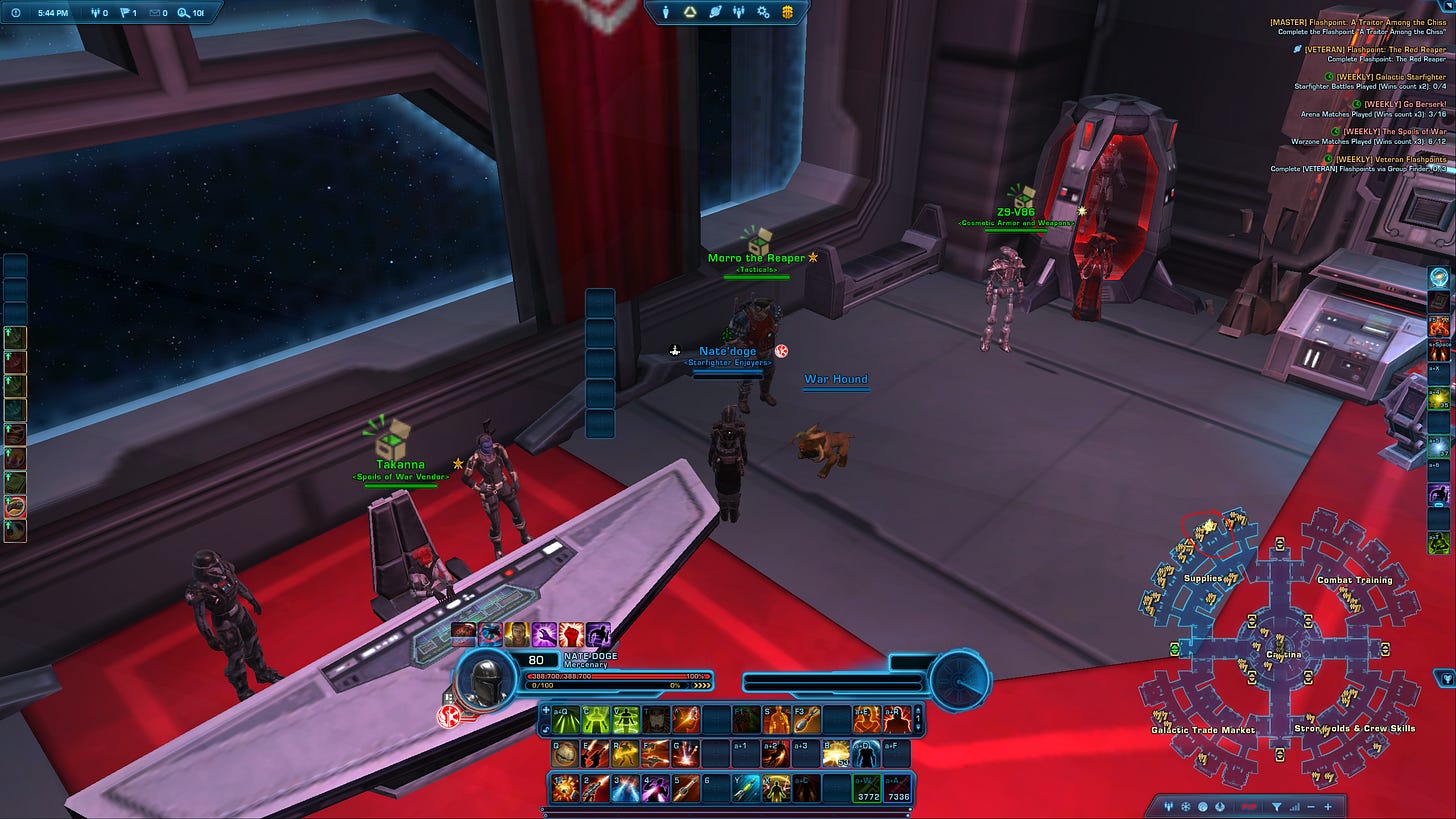
Task: Zoom out the minimap with minus button
Action: coord(1310,807)
